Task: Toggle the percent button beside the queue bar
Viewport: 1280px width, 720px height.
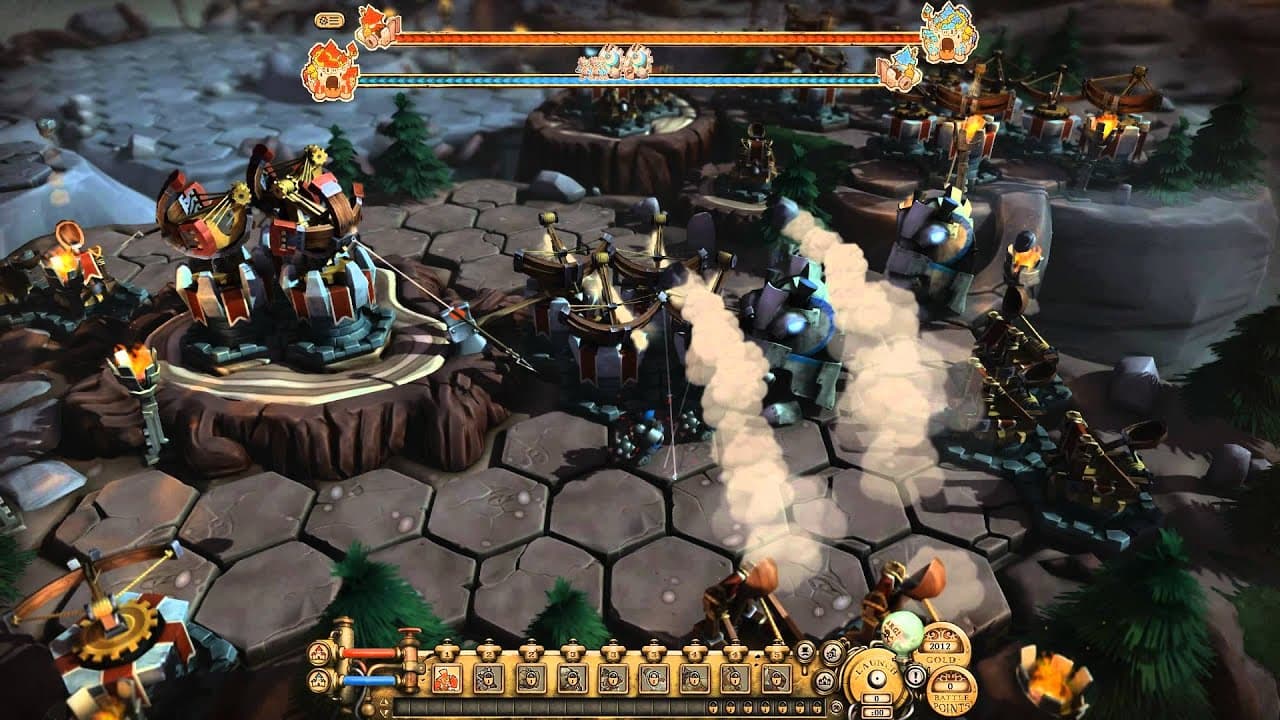Action: click(835, 705)
